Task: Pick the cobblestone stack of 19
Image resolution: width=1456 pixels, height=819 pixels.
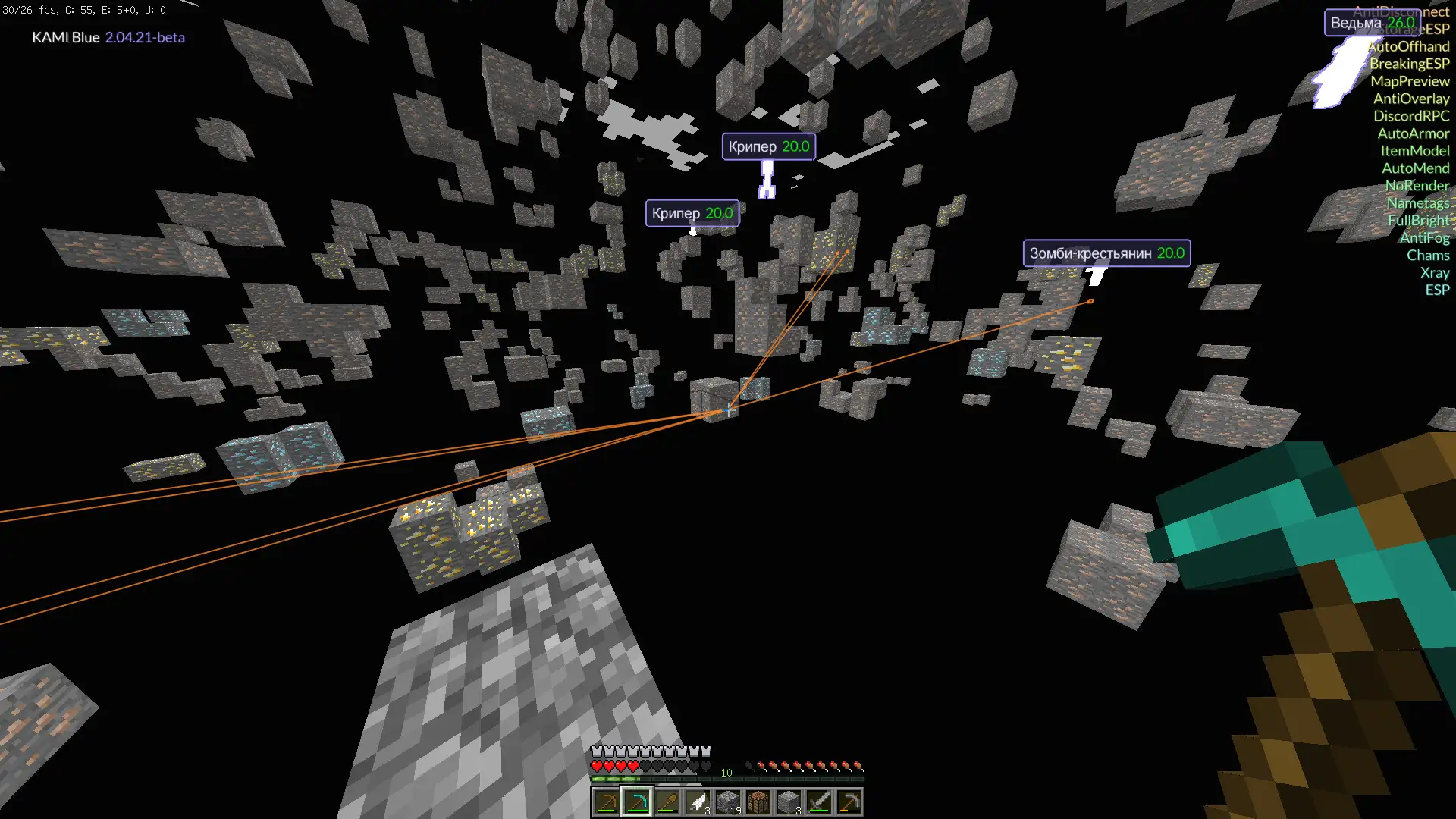Action: tap(727, 802)
